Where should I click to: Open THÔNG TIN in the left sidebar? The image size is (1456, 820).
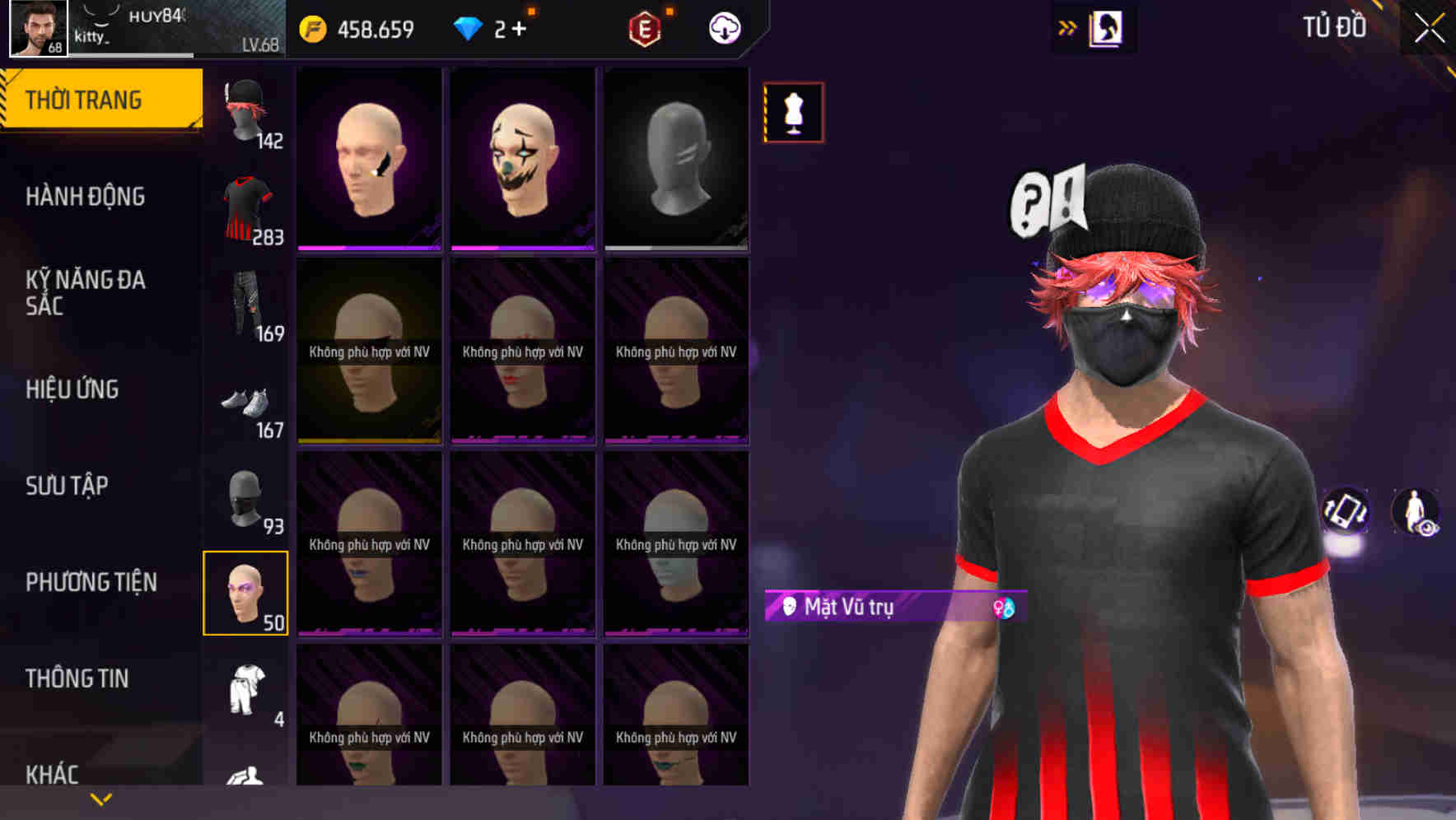point(78,678)
